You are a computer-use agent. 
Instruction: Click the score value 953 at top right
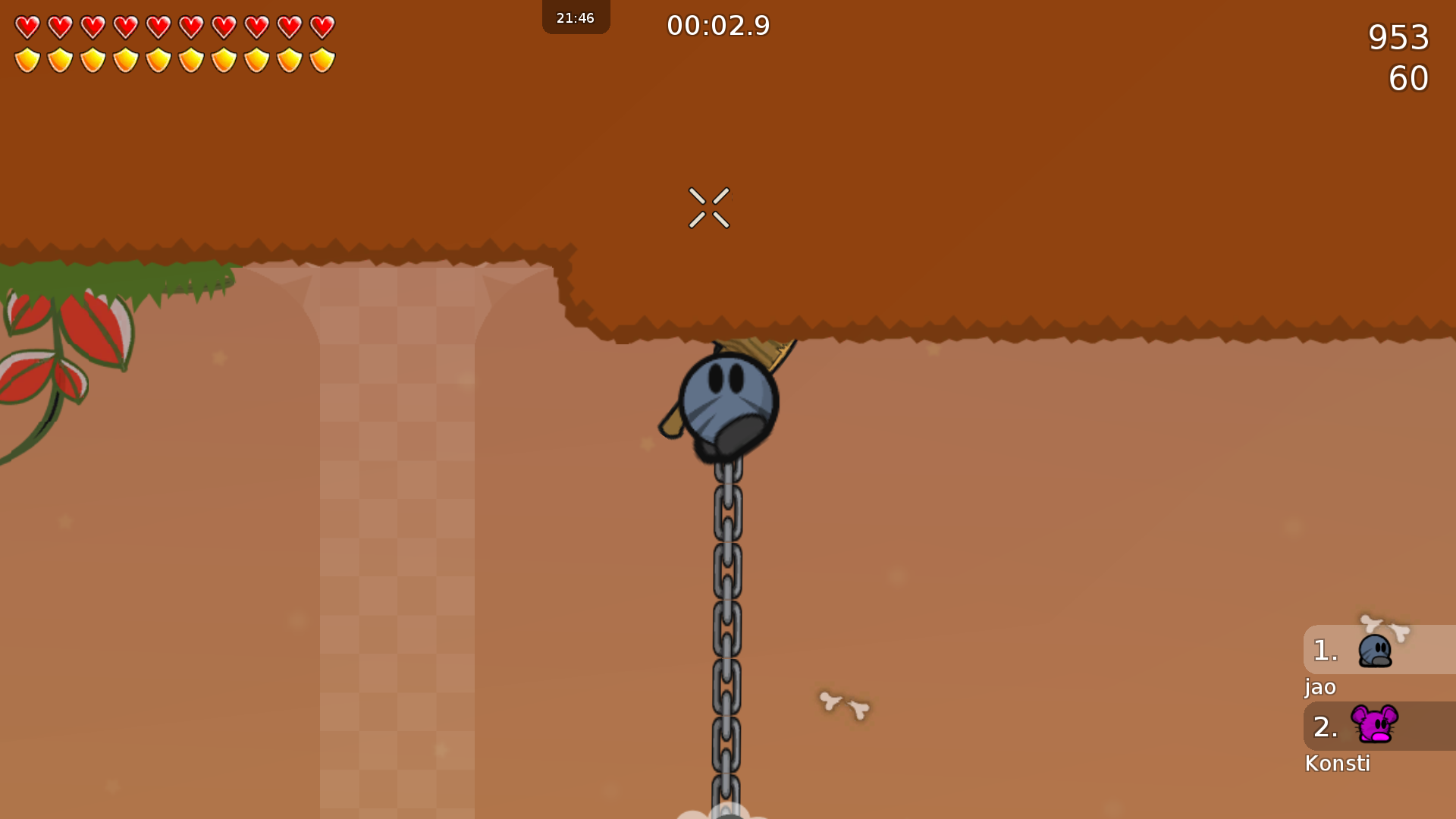pyautogui.click(x=1398, y=38)
